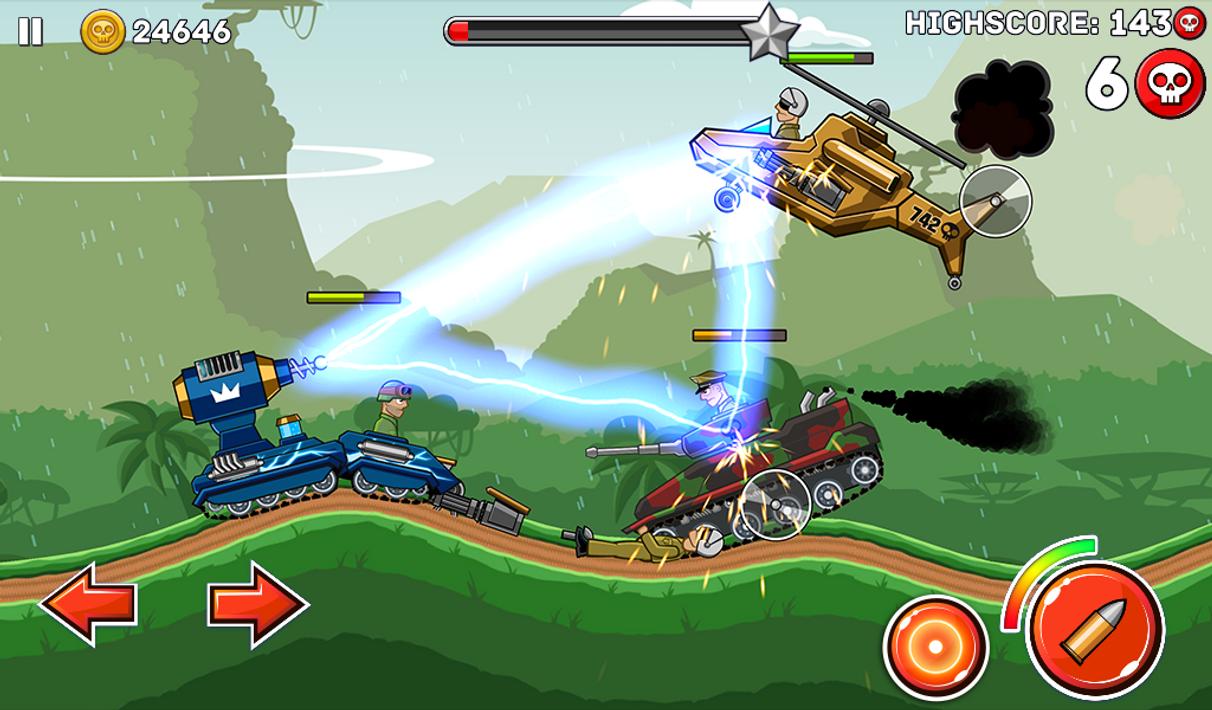Activate the round orange special ability button

[x=934, y=647]
